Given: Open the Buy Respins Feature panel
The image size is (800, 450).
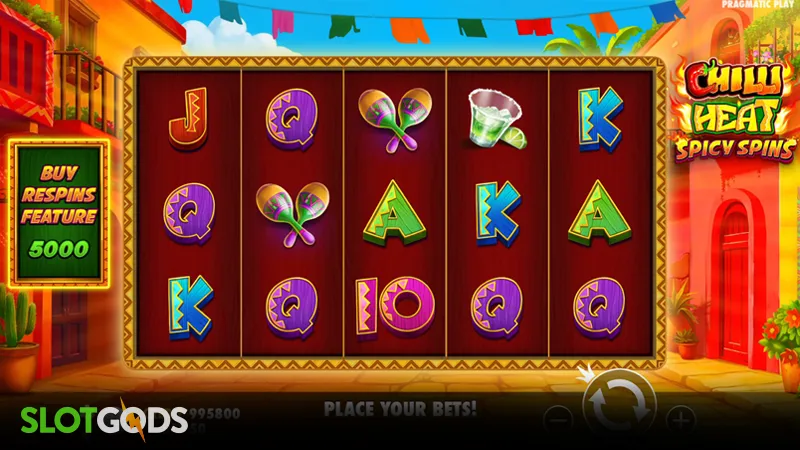Looking at the screenshot, I should (x=59, y=212).
